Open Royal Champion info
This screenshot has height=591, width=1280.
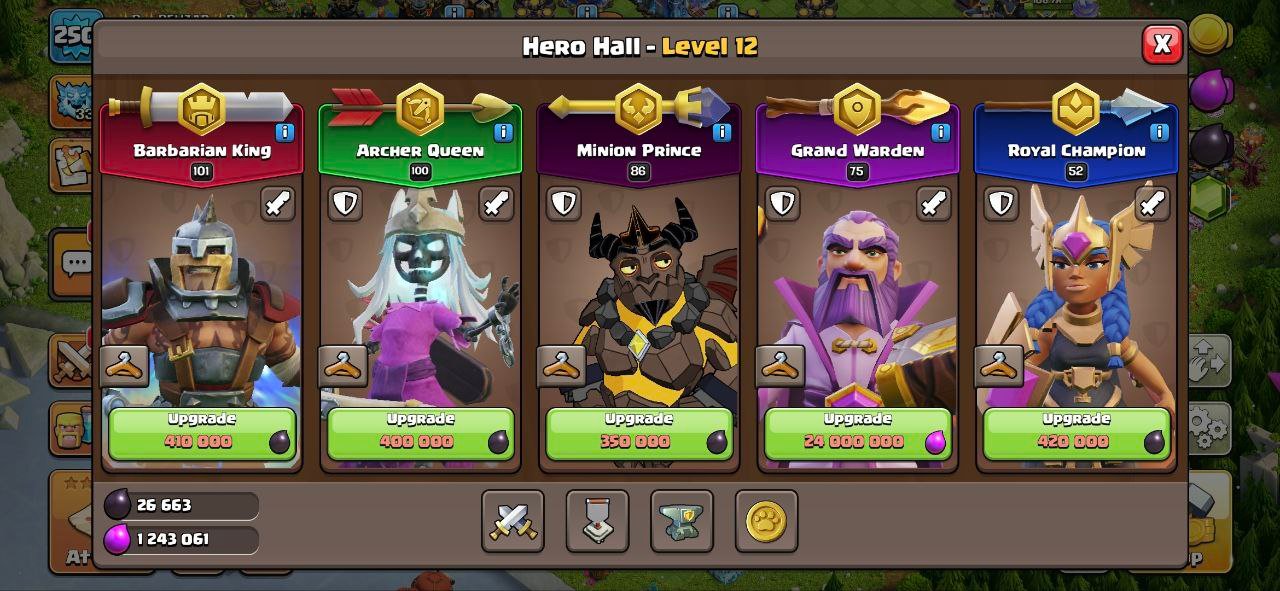(x=1159, y=132)
